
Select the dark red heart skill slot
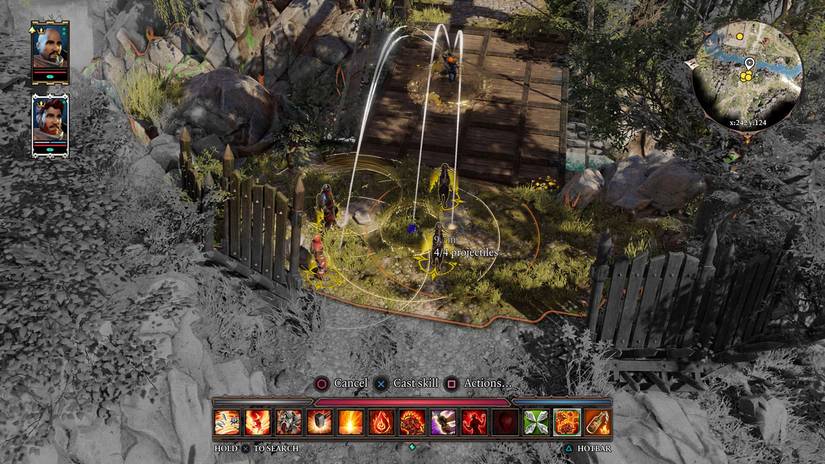click(505, 422)
